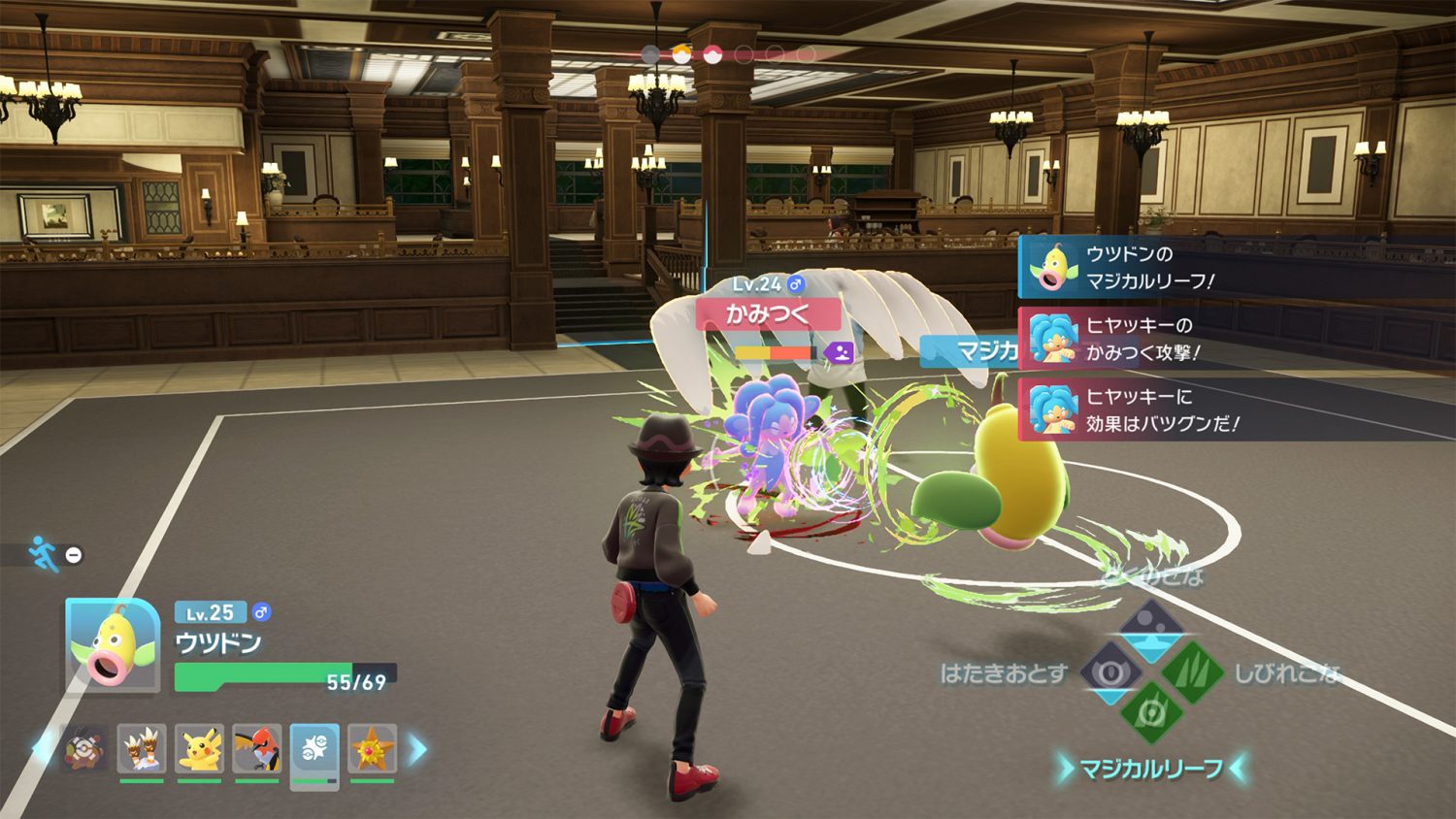Screen dimensions: 1456x819
Task: Select the マジカルリーフ move diamond
Action: point(1151,715)
